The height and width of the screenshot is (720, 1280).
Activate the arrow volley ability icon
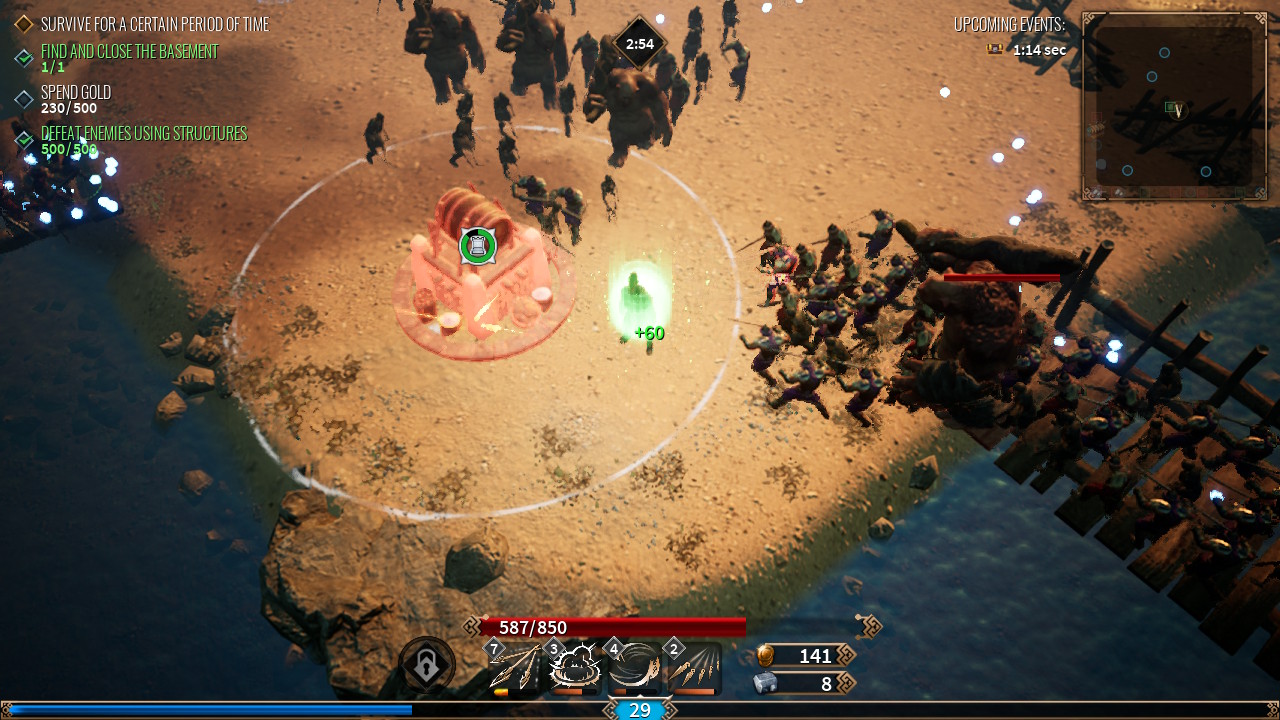(x=514, y=666)
